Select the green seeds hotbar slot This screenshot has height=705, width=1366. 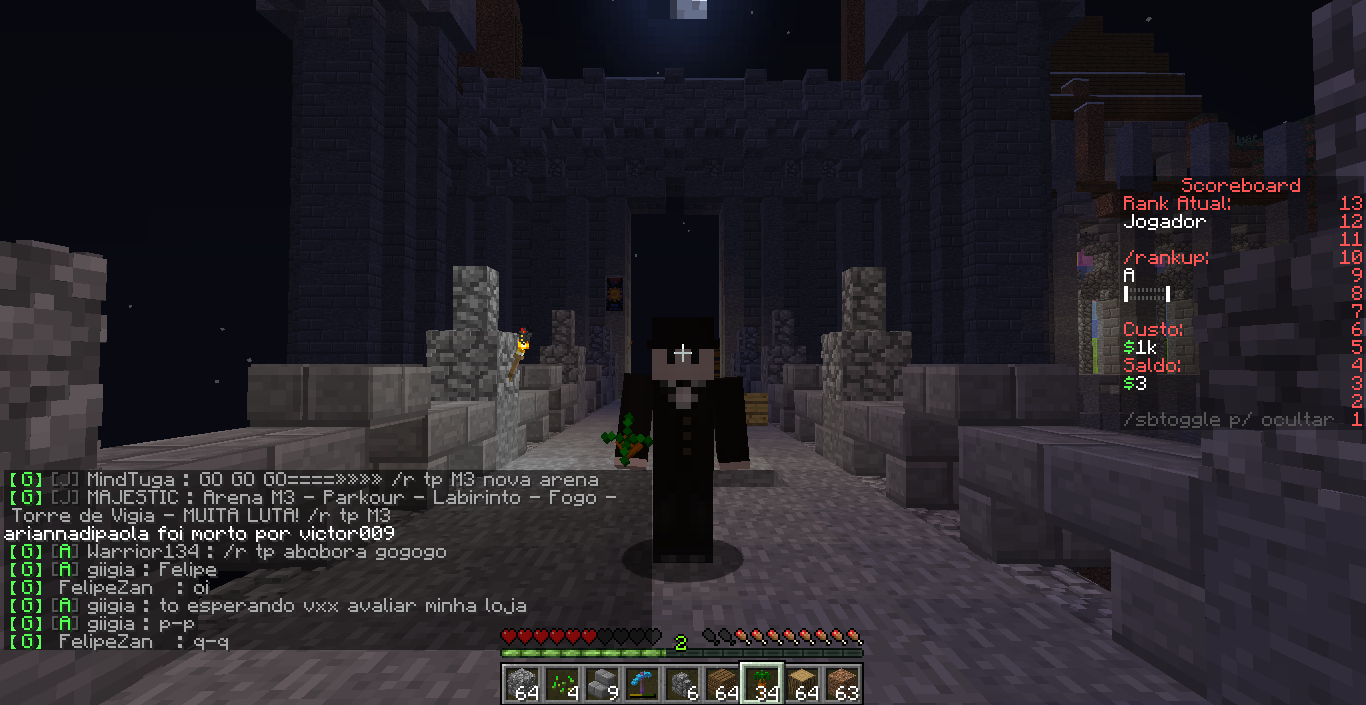point(561,683)
